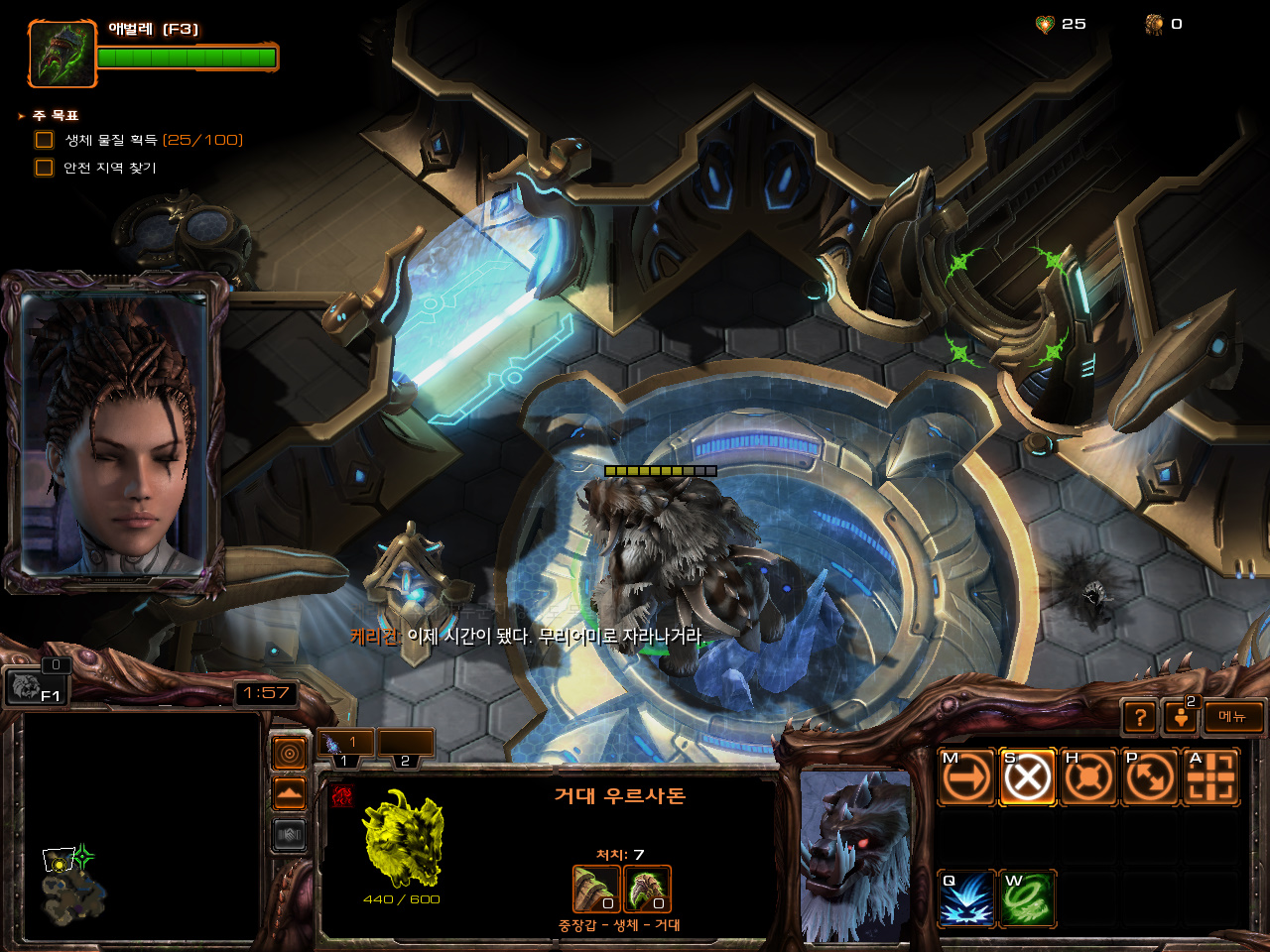Click the Ultralisk unit portrait
This screenshot has width=1270, height=952.
click(855, 855)
